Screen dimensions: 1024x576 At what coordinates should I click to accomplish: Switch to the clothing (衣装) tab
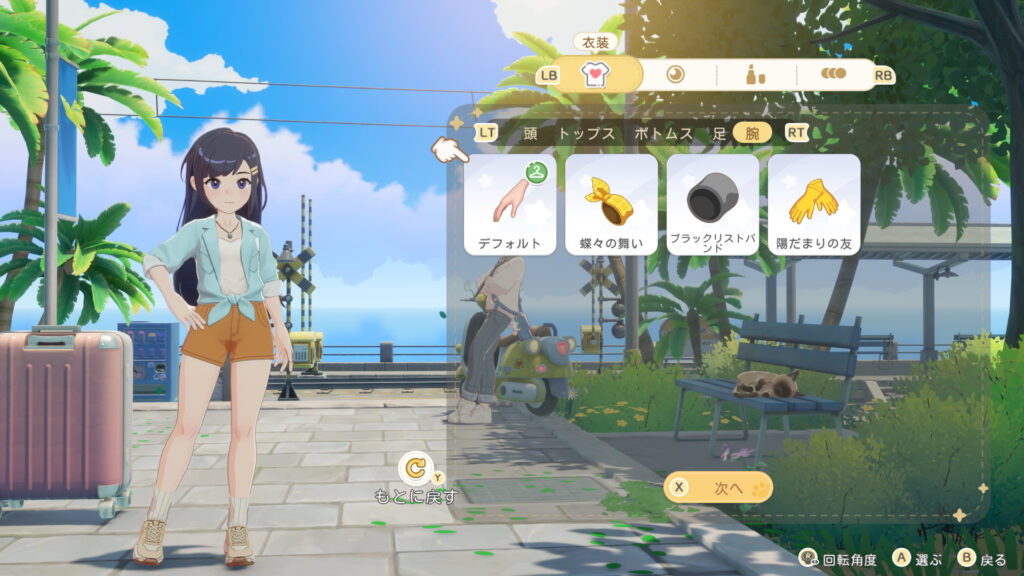pos(596,75)
